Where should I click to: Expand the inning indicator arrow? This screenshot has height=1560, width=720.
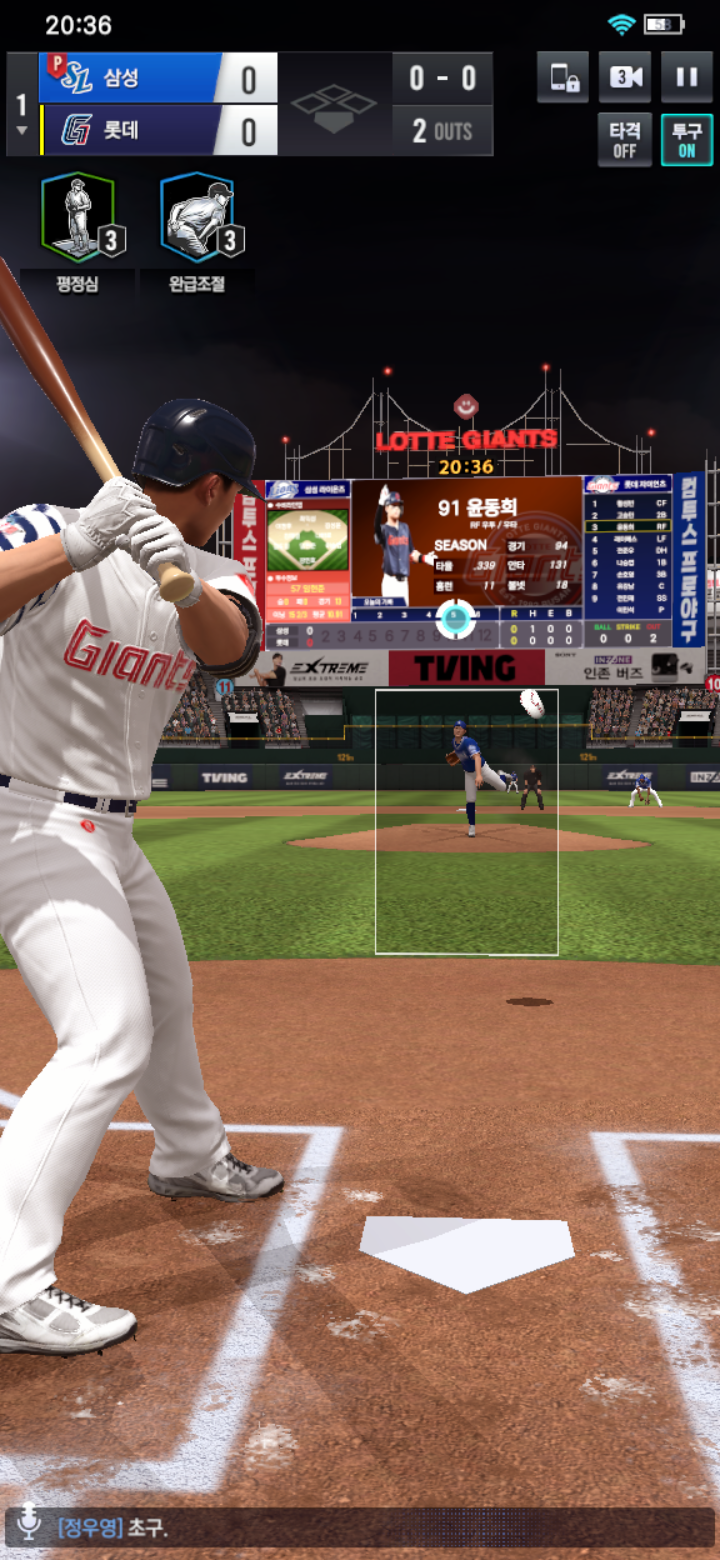pyautogui.click(x=22, y=131)
